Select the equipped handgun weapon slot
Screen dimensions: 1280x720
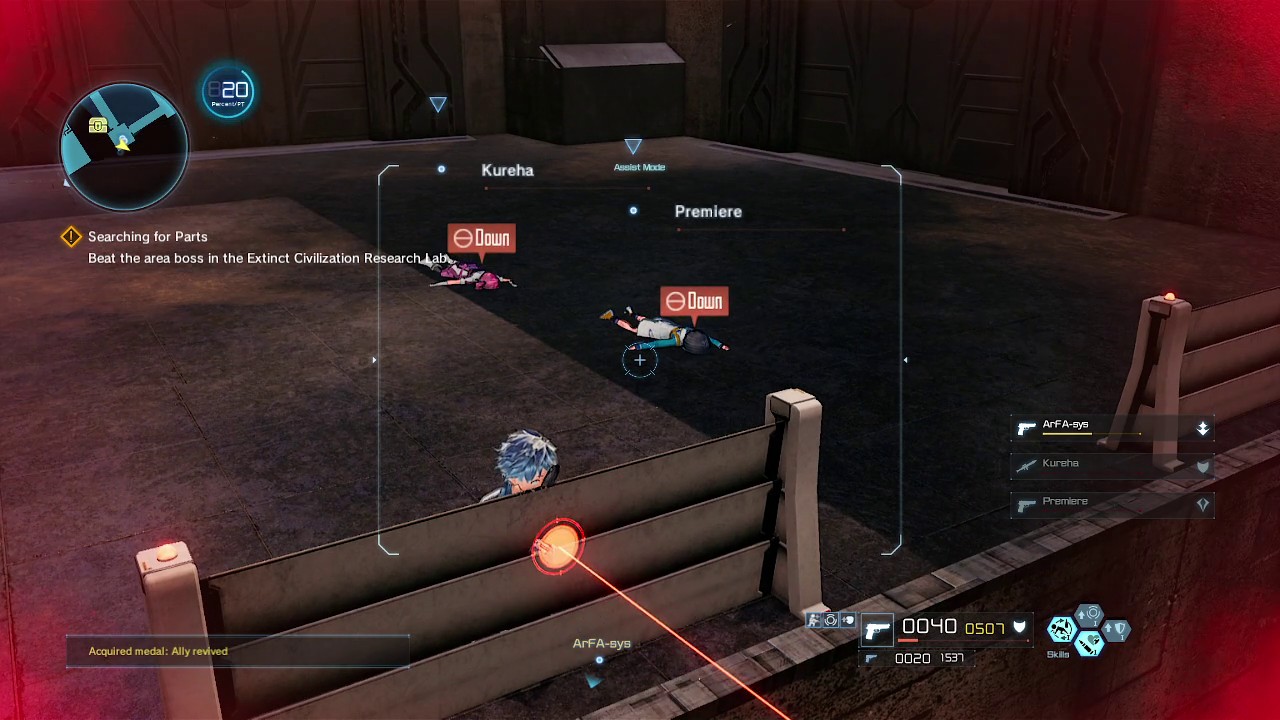(877, 630)
